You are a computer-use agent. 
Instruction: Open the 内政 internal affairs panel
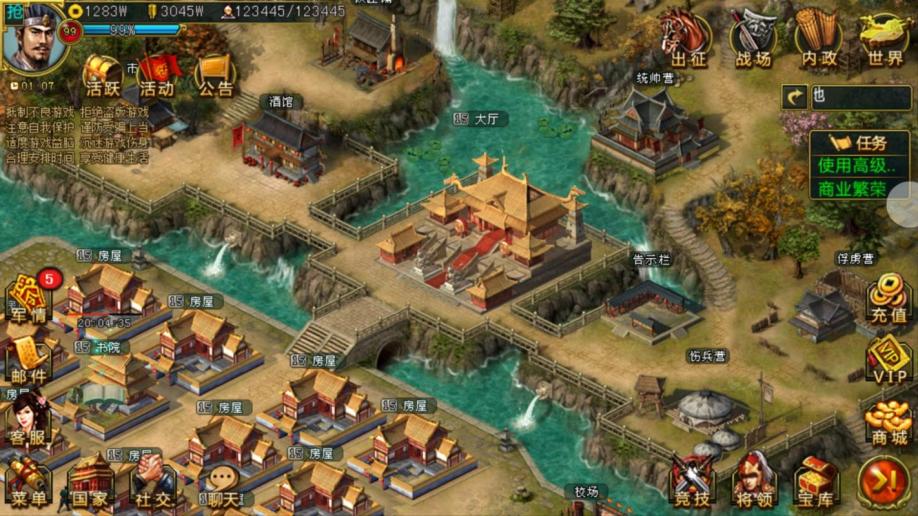(819, 40)
